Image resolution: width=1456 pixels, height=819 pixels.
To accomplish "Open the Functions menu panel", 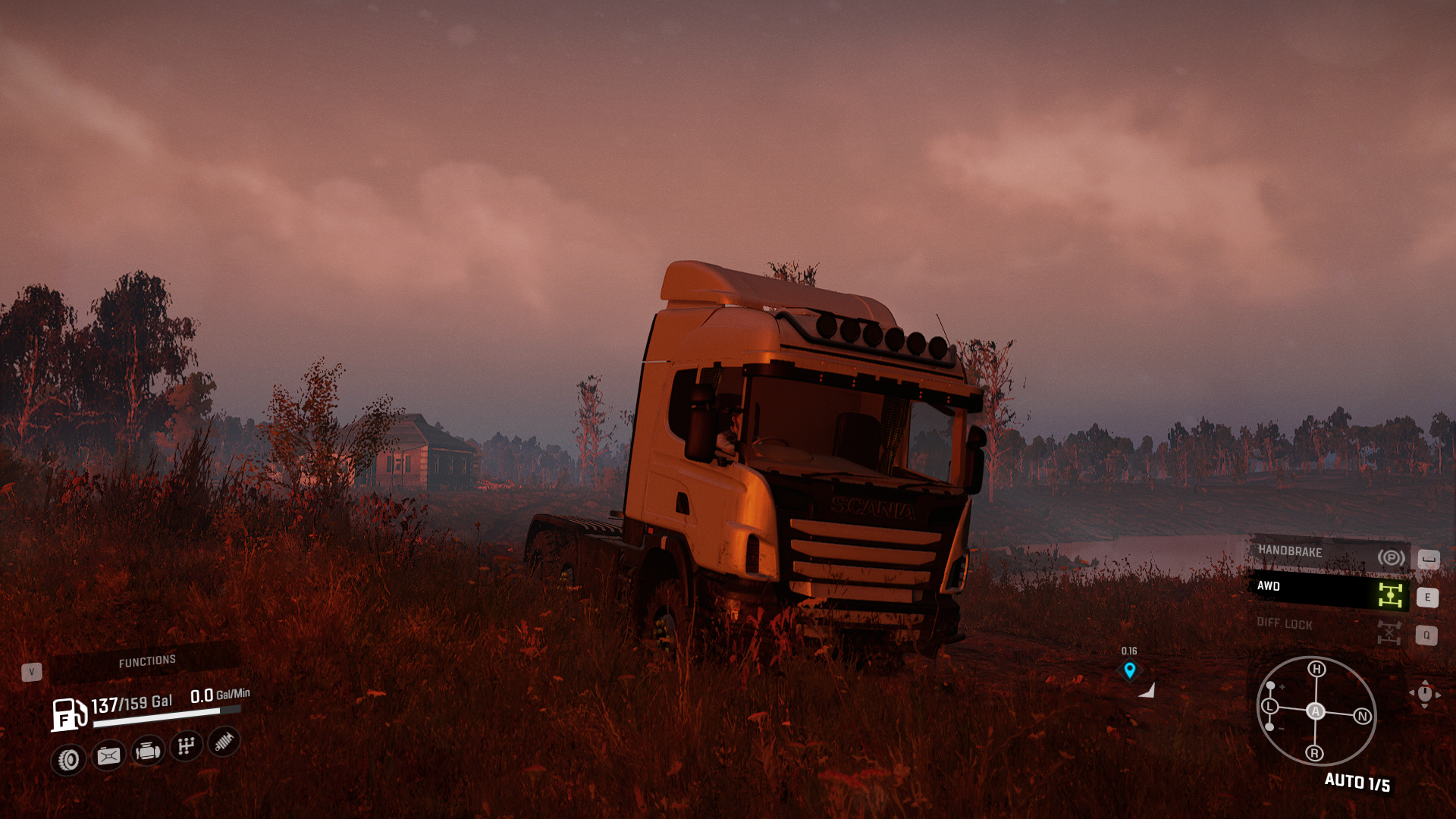I will coord(146,661).
